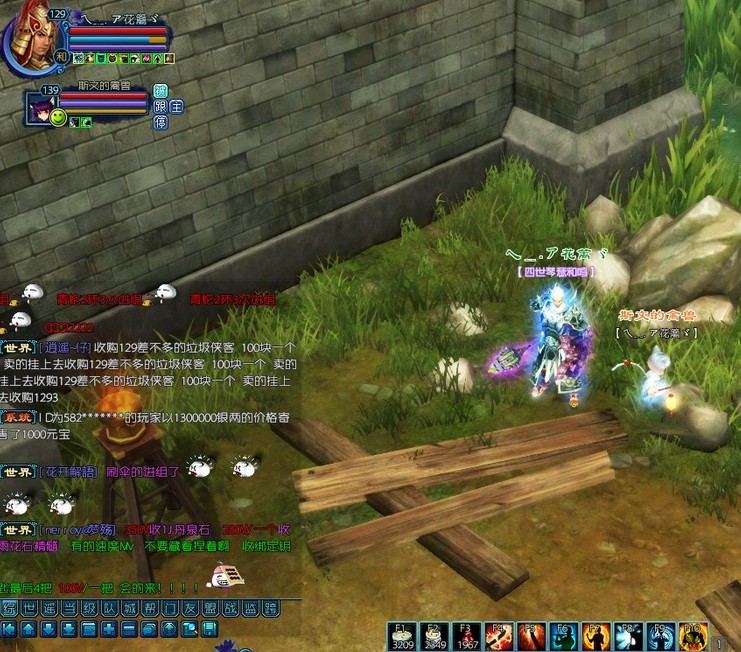Click the chat plus button
The height and width of the screenshot is (652, 741).
[x=108, y=629]
